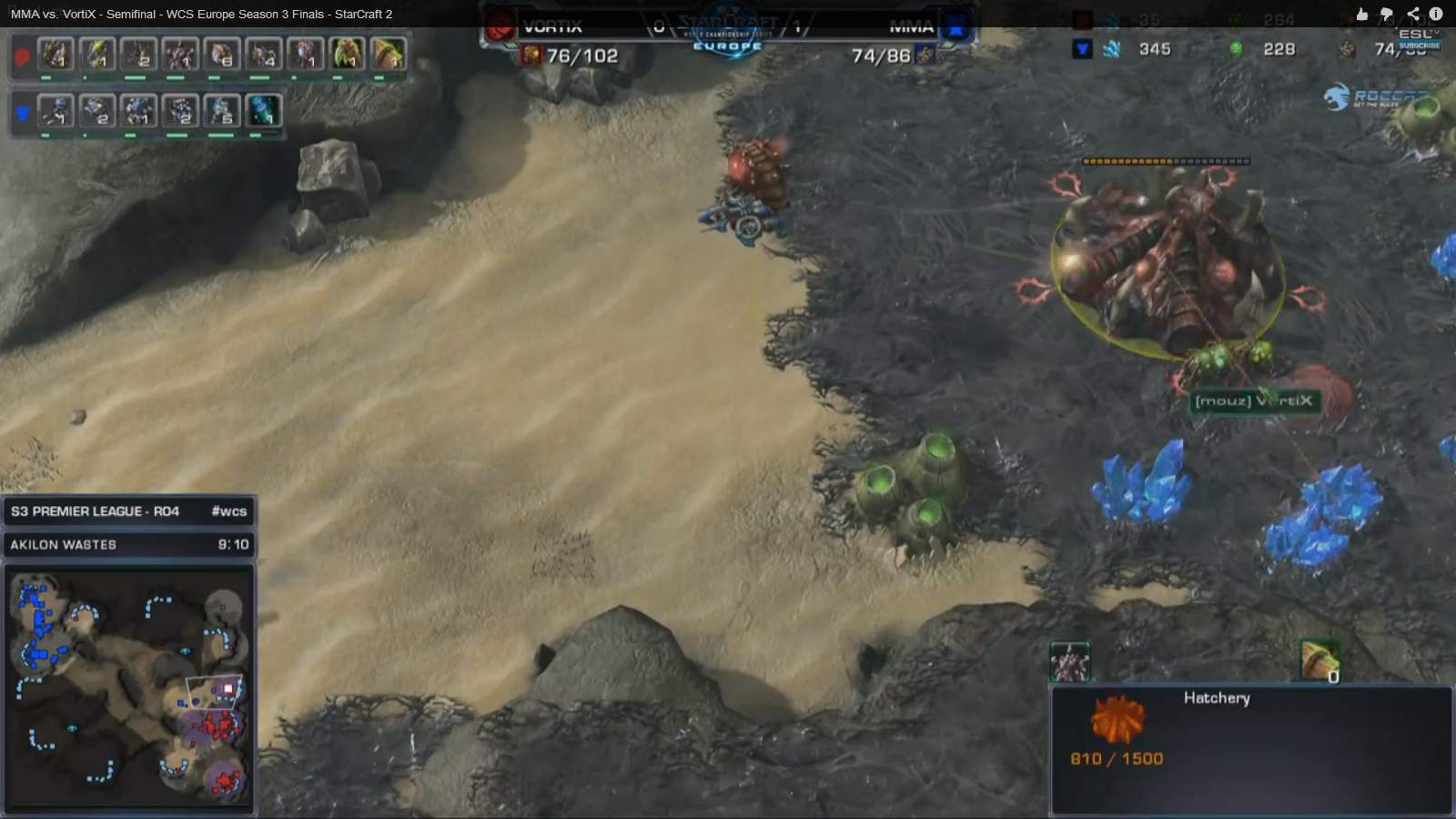Select the Zerg production icon showing 6
This screenshot has height=819, width=1456.
[221, 55]
